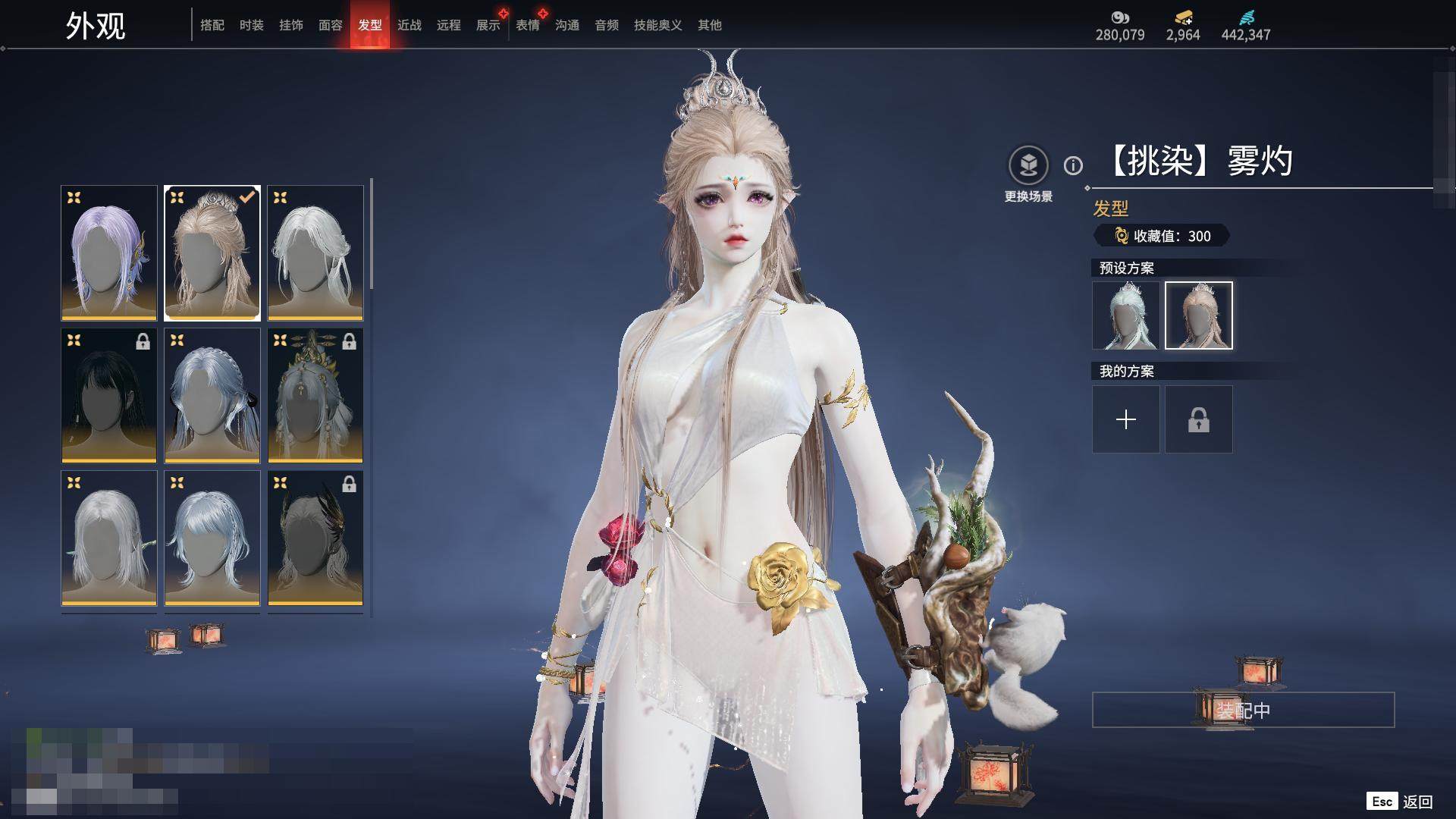
Task: Select the 挂饰 tab
Action: tap(291, 25)
